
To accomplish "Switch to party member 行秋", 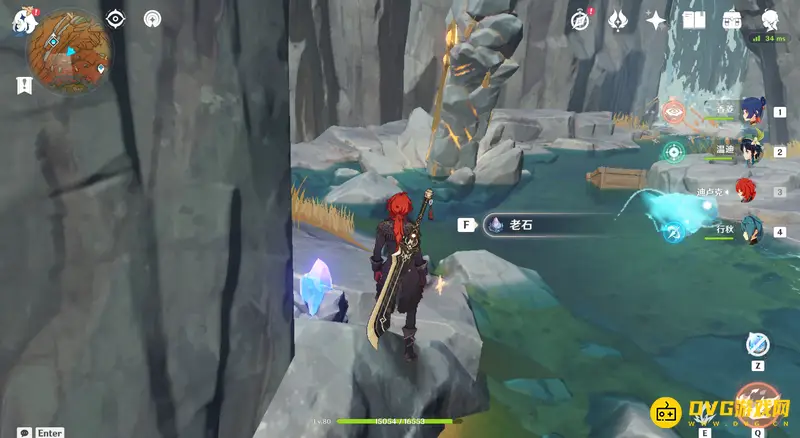I will [x=752, y=230].
